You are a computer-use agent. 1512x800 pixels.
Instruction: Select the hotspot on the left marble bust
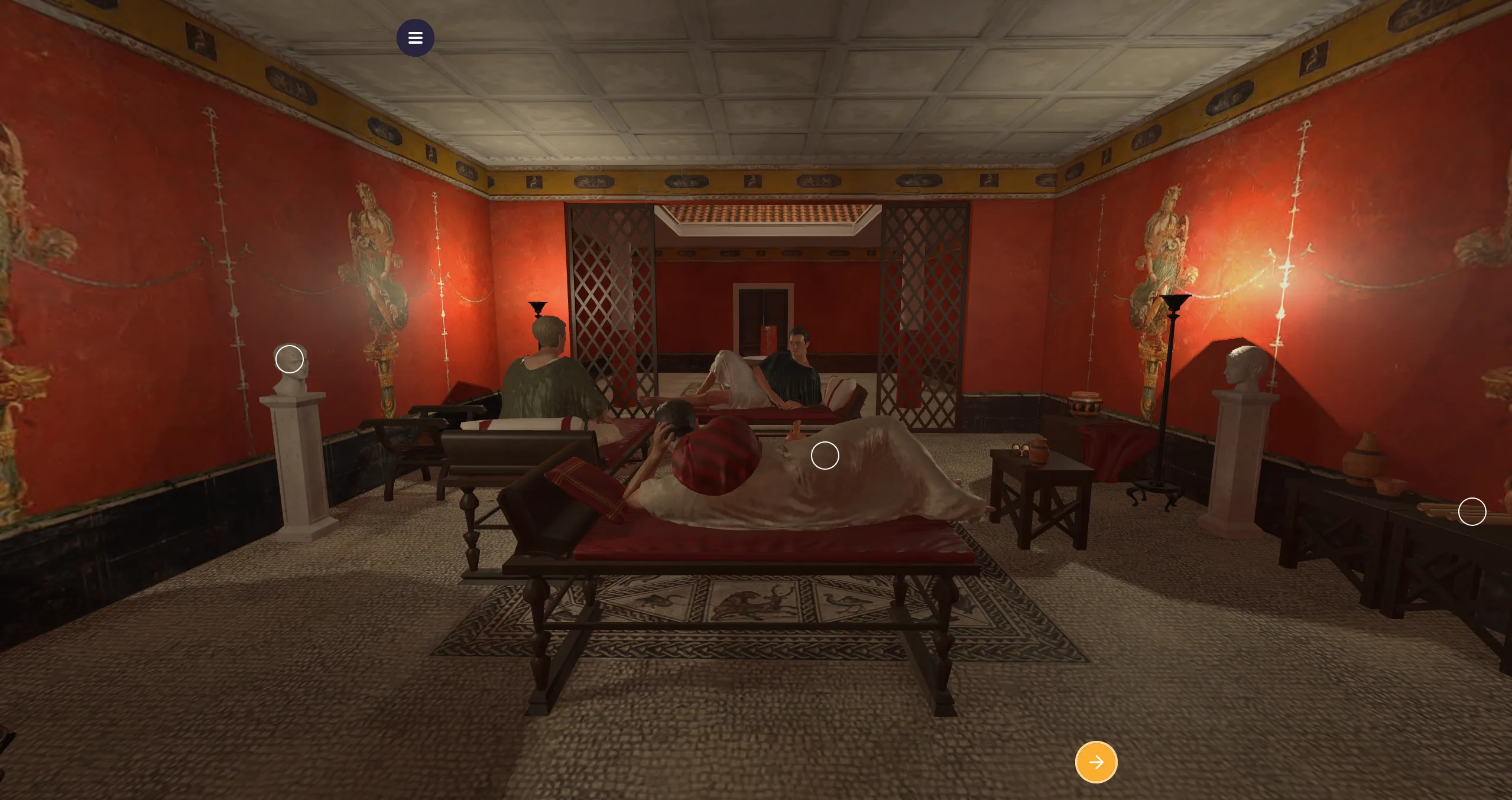point(290,359)
